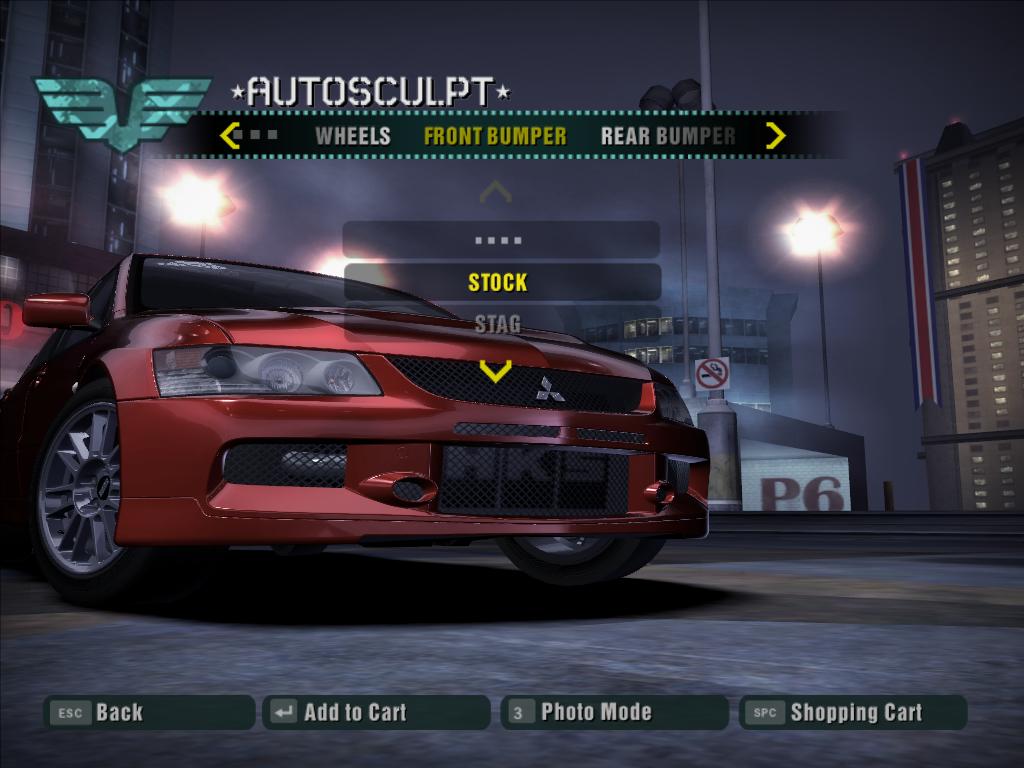Image resolution: width=1024 pixels, height=768 pixels.
Task: Switch to the Rear Bumper category
Action: pyautogui.click(x=668, y=136)
